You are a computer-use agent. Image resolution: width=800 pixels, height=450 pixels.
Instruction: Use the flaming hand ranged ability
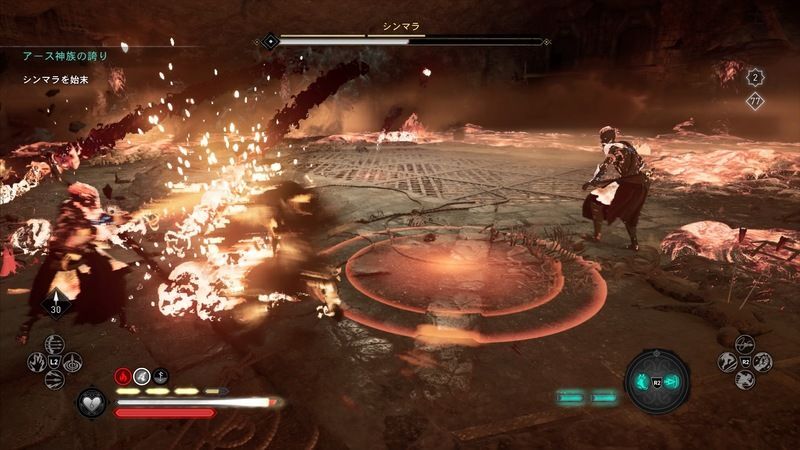coord(36,361)
